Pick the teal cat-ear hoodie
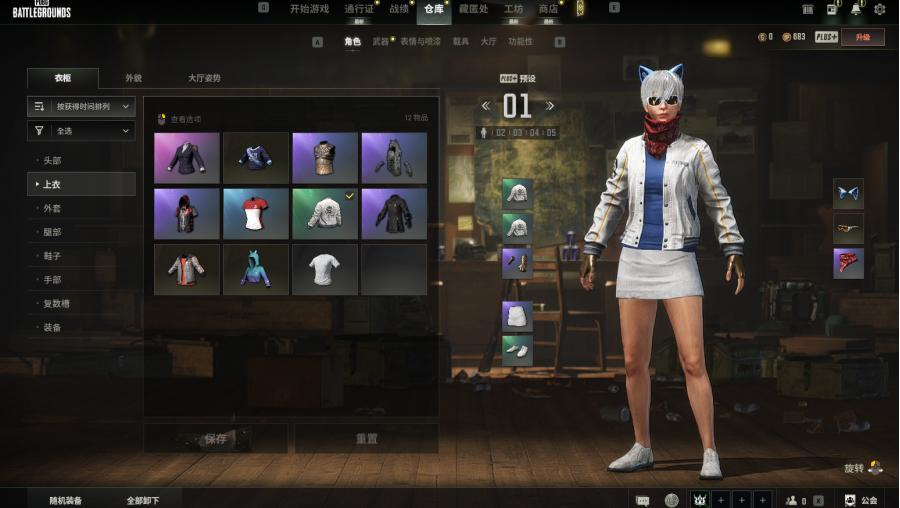Screen dimensions: 900x508 [256, 270]
